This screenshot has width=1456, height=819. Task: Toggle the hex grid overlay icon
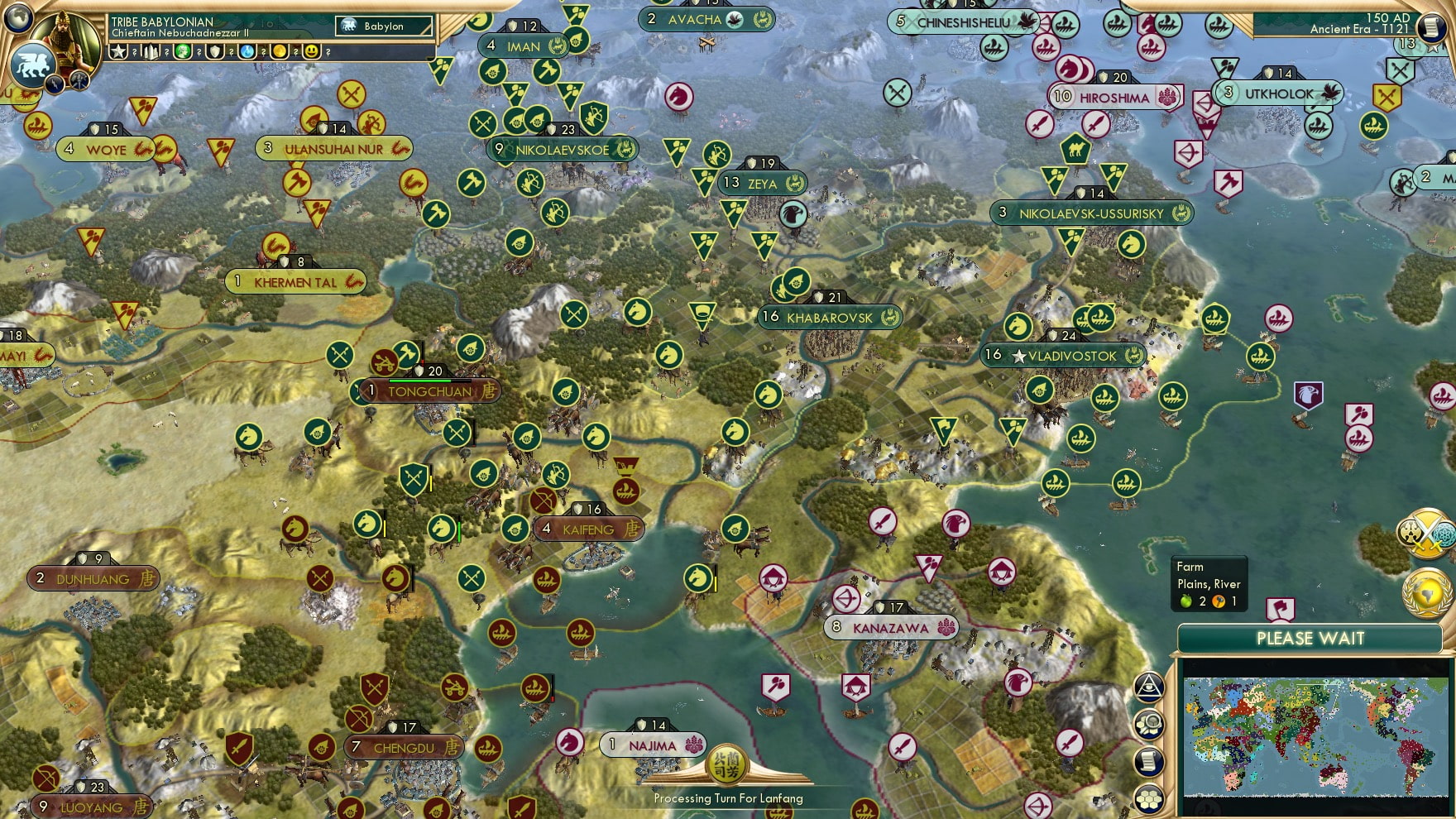(x=1150, y=798)
